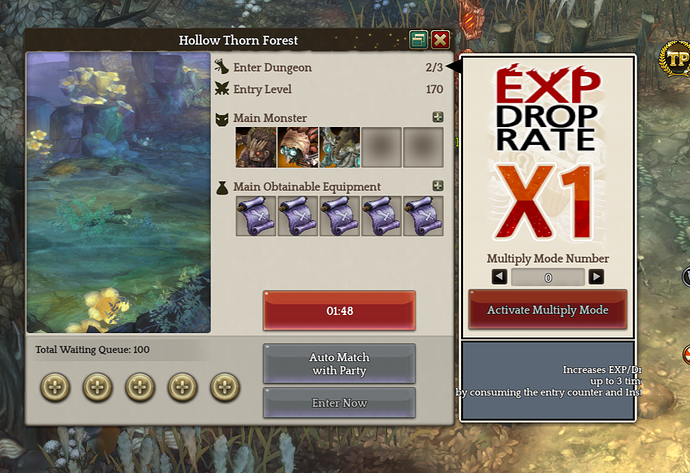Select the pale grey monster portrait
Screen dimensions: 690x473
tap(339, 147)
